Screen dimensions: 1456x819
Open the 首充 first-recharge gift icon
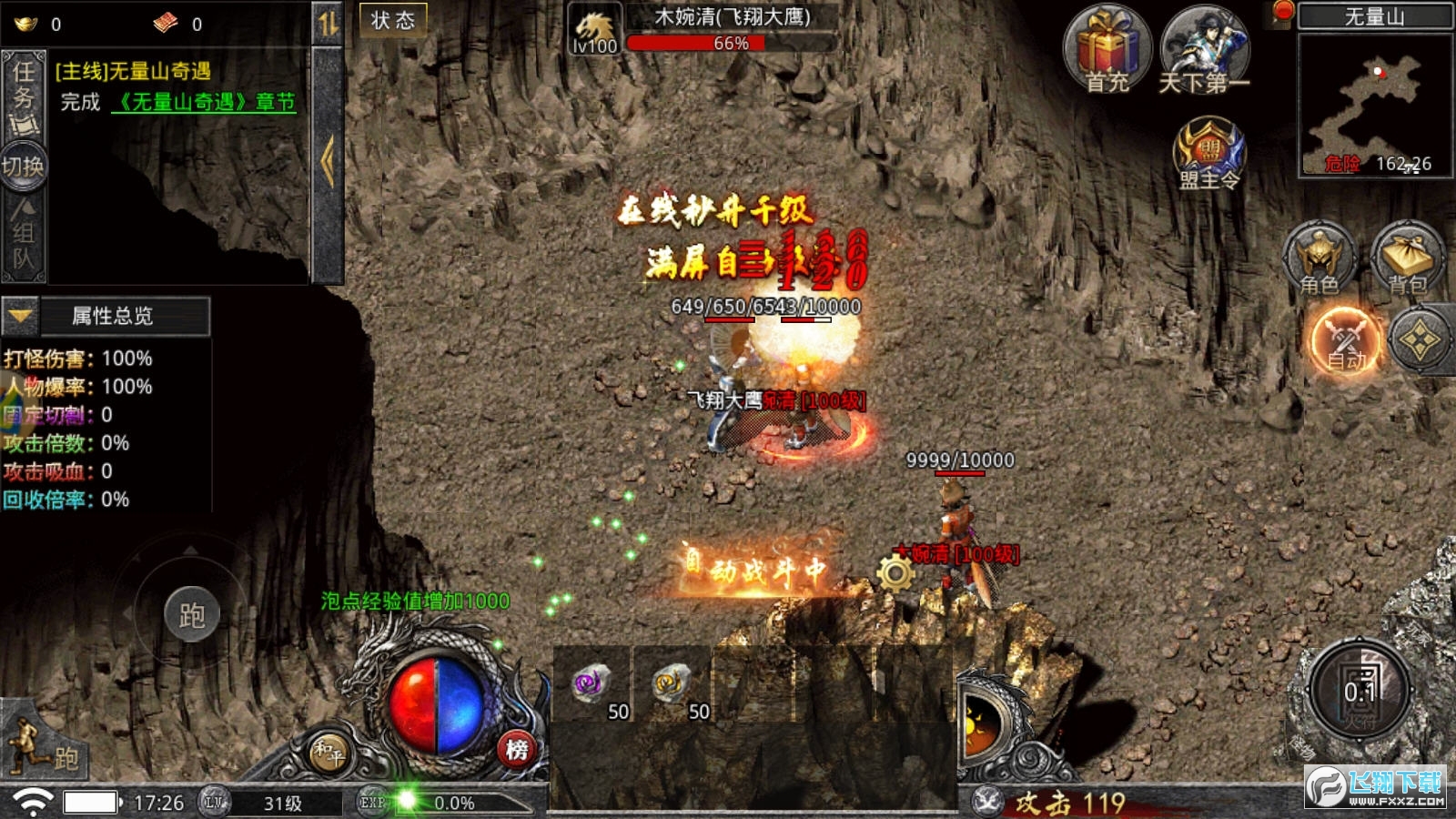click(1107, 49)
